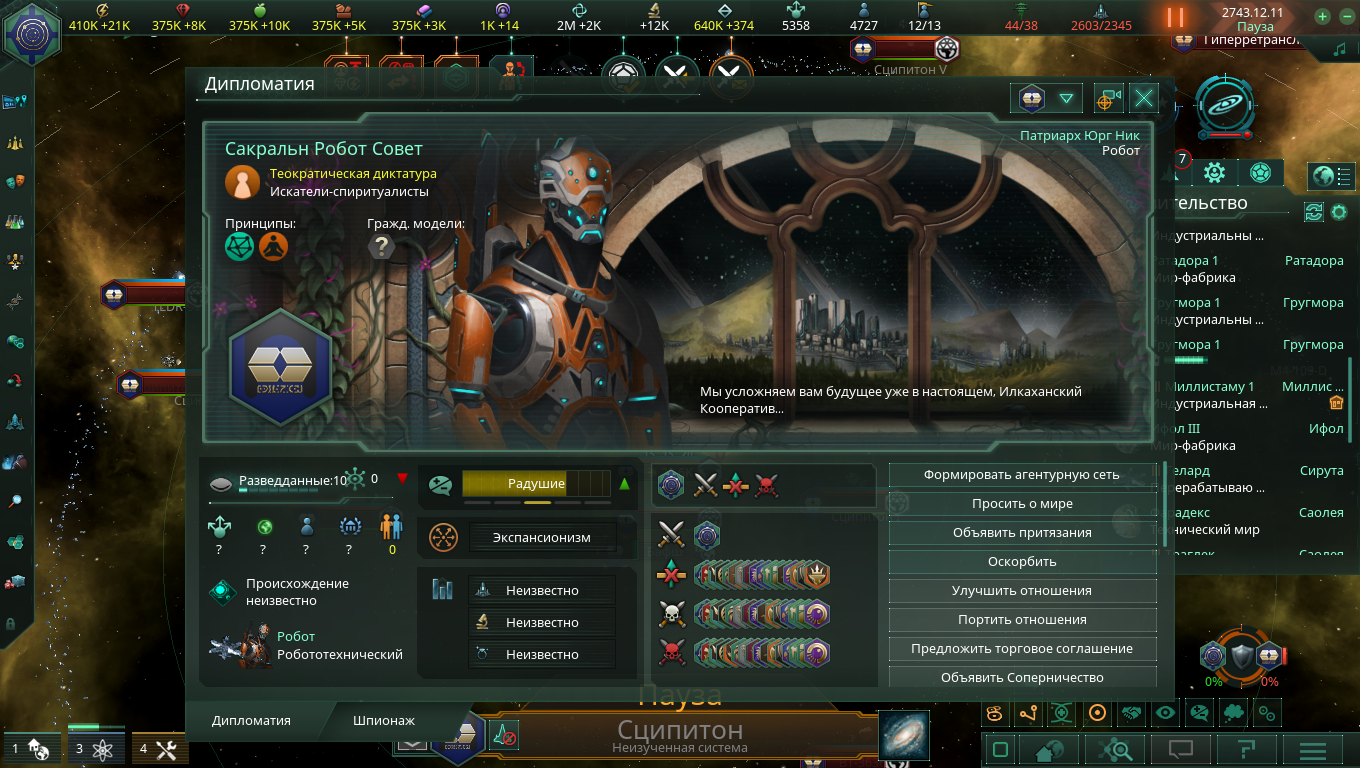The width and height of the screenshot is (1360, 768).
Task: Open 'Предложить торговое соглашение' offer
Action: [x=1021, y=649]
